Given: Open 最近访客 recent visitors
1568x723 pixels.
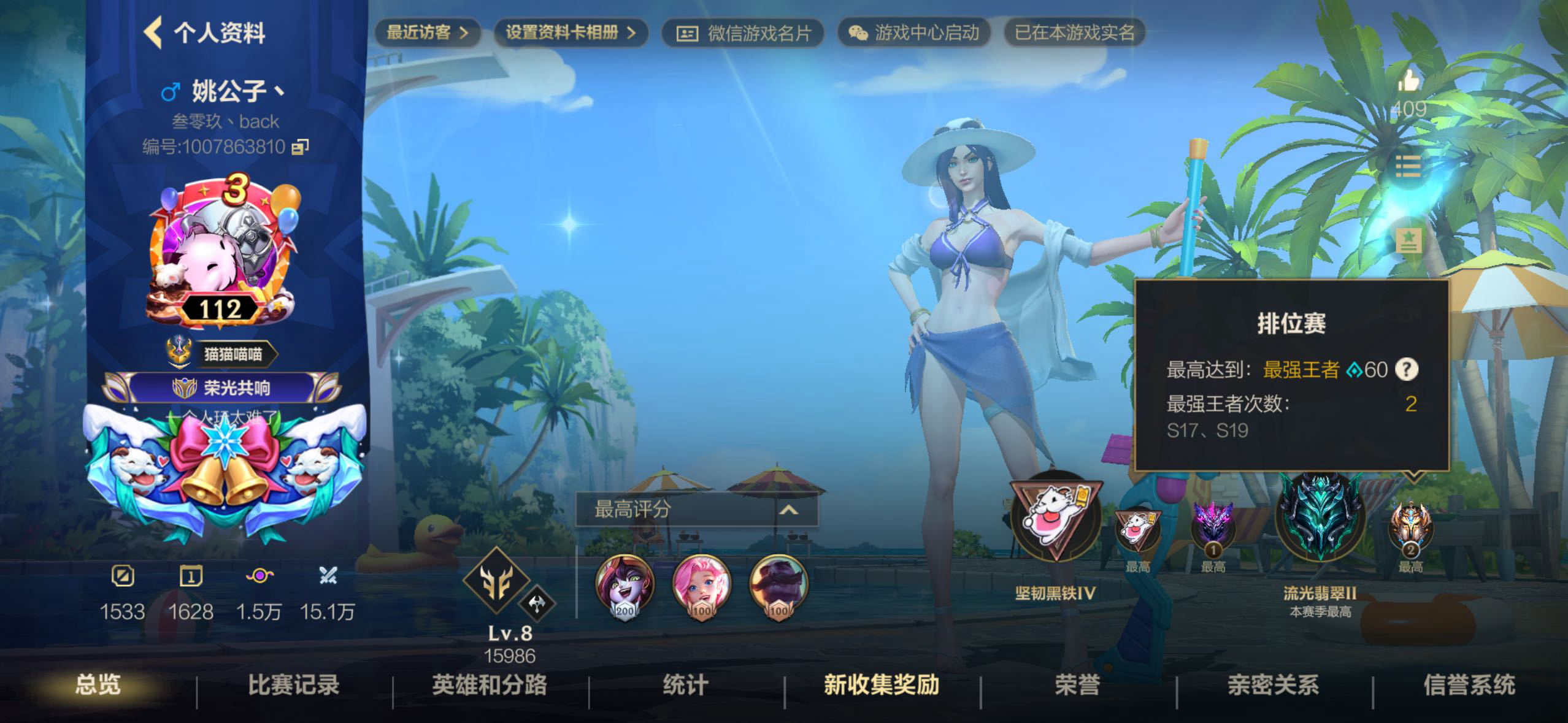Looking at the screenshot, I should [x=427, y=33].
